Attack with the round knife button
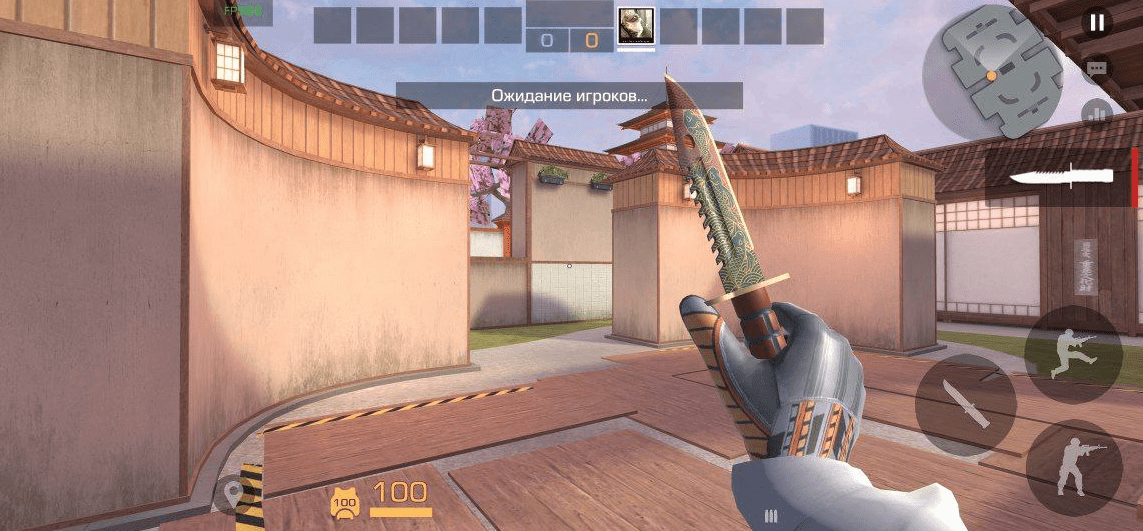 click(965, 404)
